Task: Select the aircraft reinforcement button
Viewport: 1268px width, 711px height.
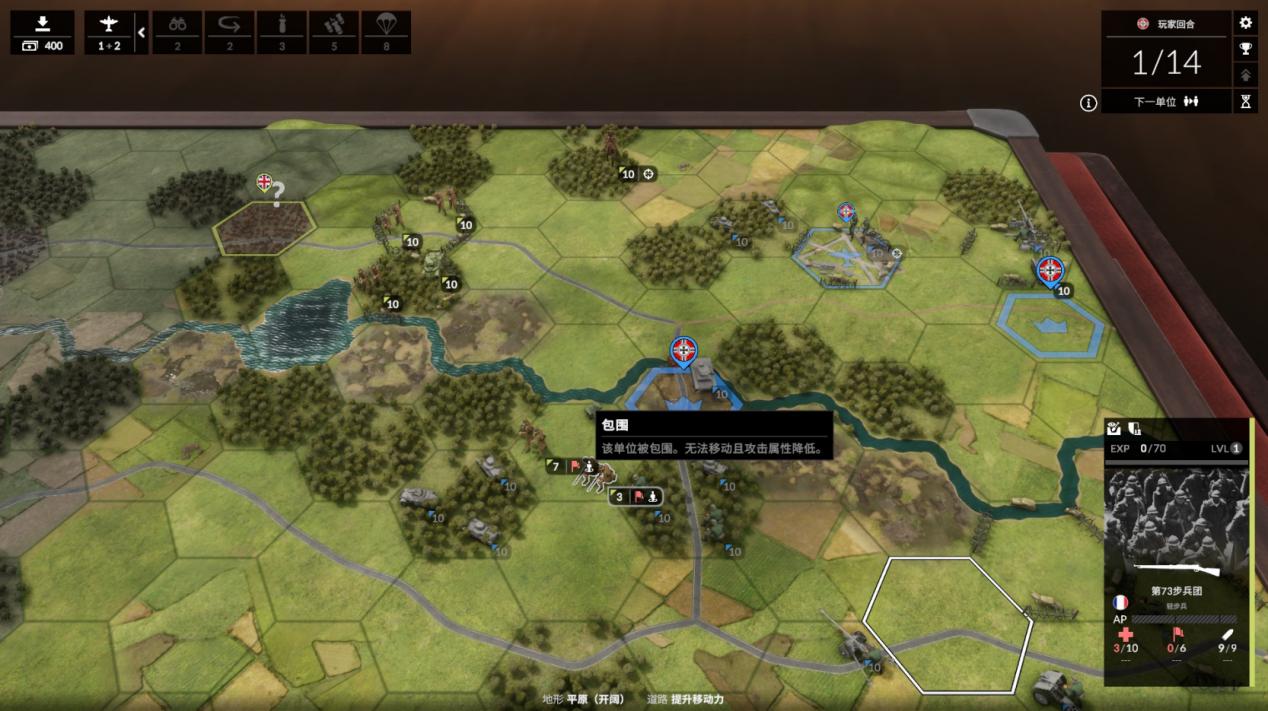Action: point(108,32)
